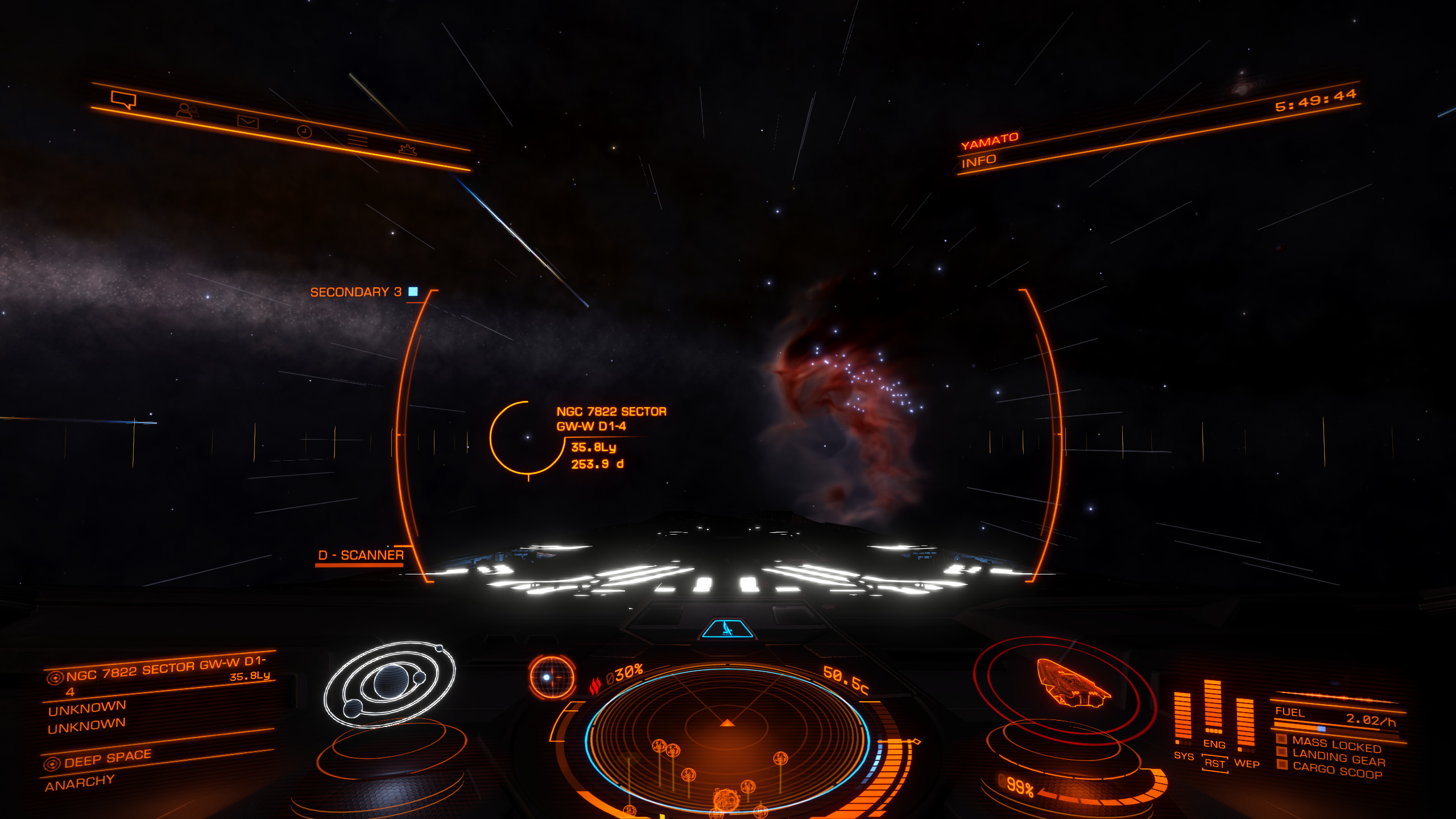
Task: Click the navigation compass ball
Action: tap(551, 677)
